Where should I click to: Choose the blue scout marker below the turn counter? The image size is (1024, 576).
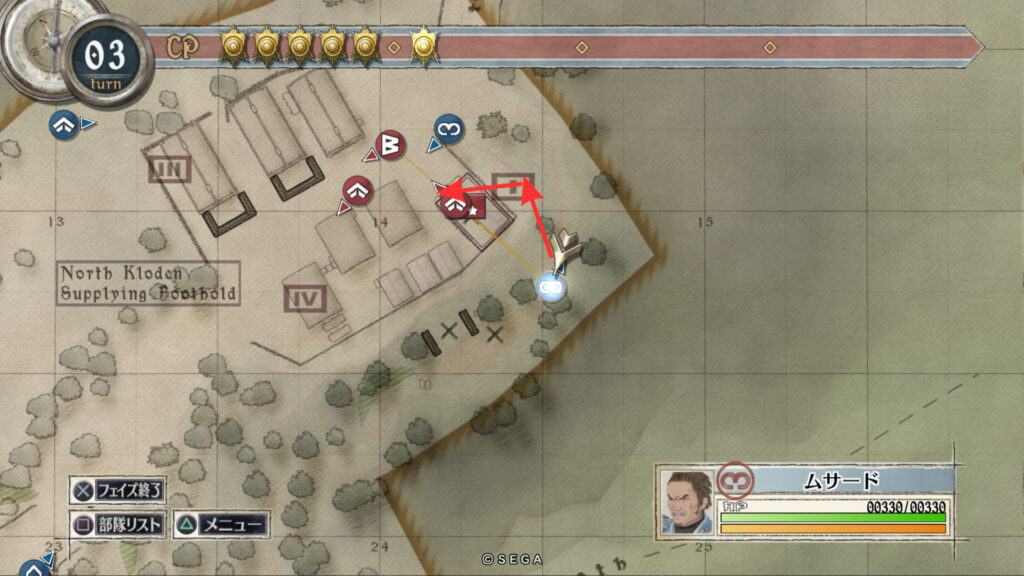point(65,125)
